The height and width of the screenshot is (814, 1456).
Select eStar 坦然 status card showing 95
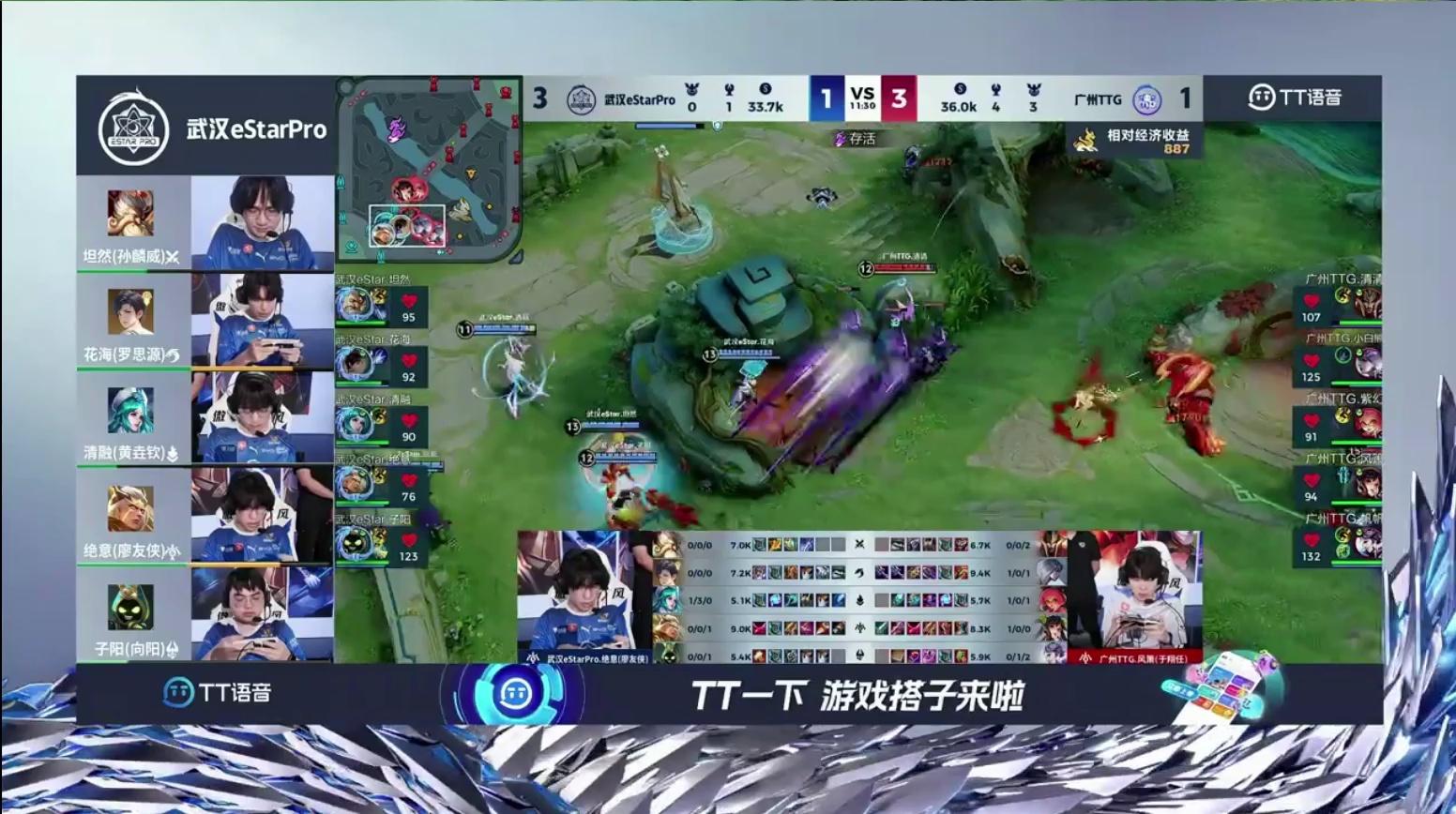tap(382, 306)
